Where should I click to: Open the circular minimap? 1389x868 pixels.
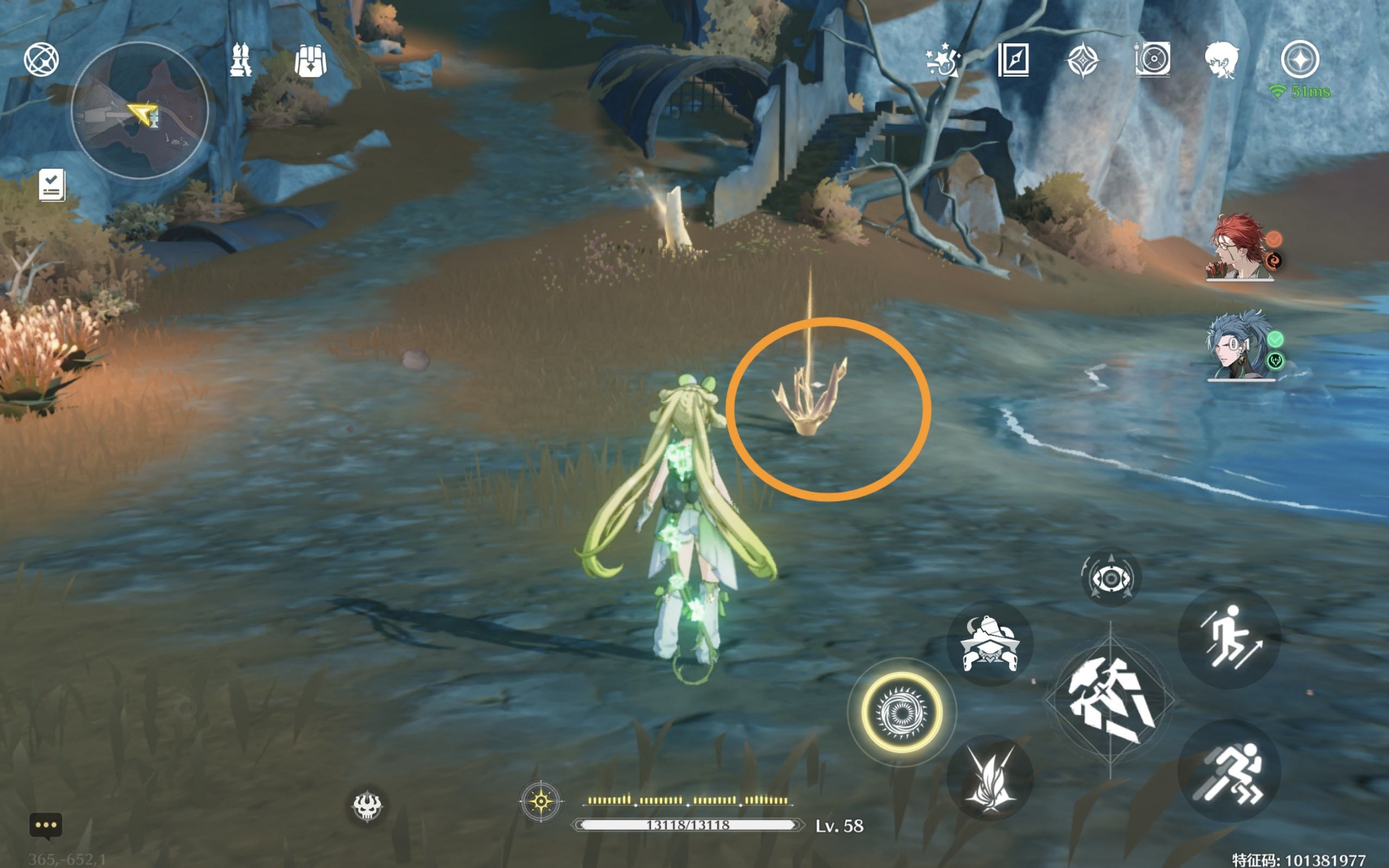(139, 110)
